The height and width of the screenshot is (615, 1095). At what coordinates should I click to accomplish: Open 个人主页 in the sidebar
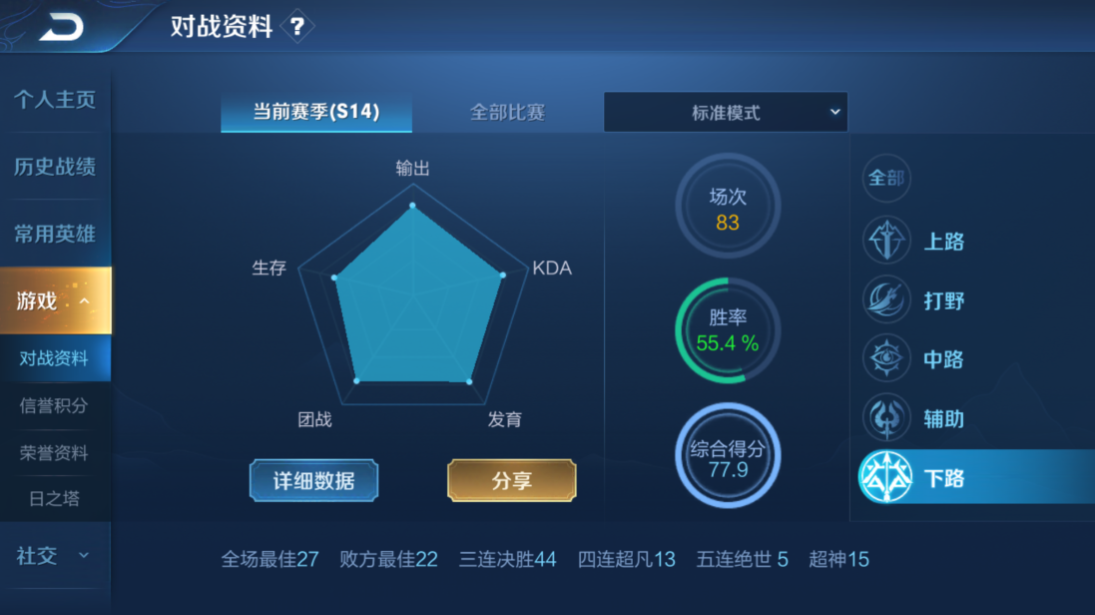[x=55, y=100]
